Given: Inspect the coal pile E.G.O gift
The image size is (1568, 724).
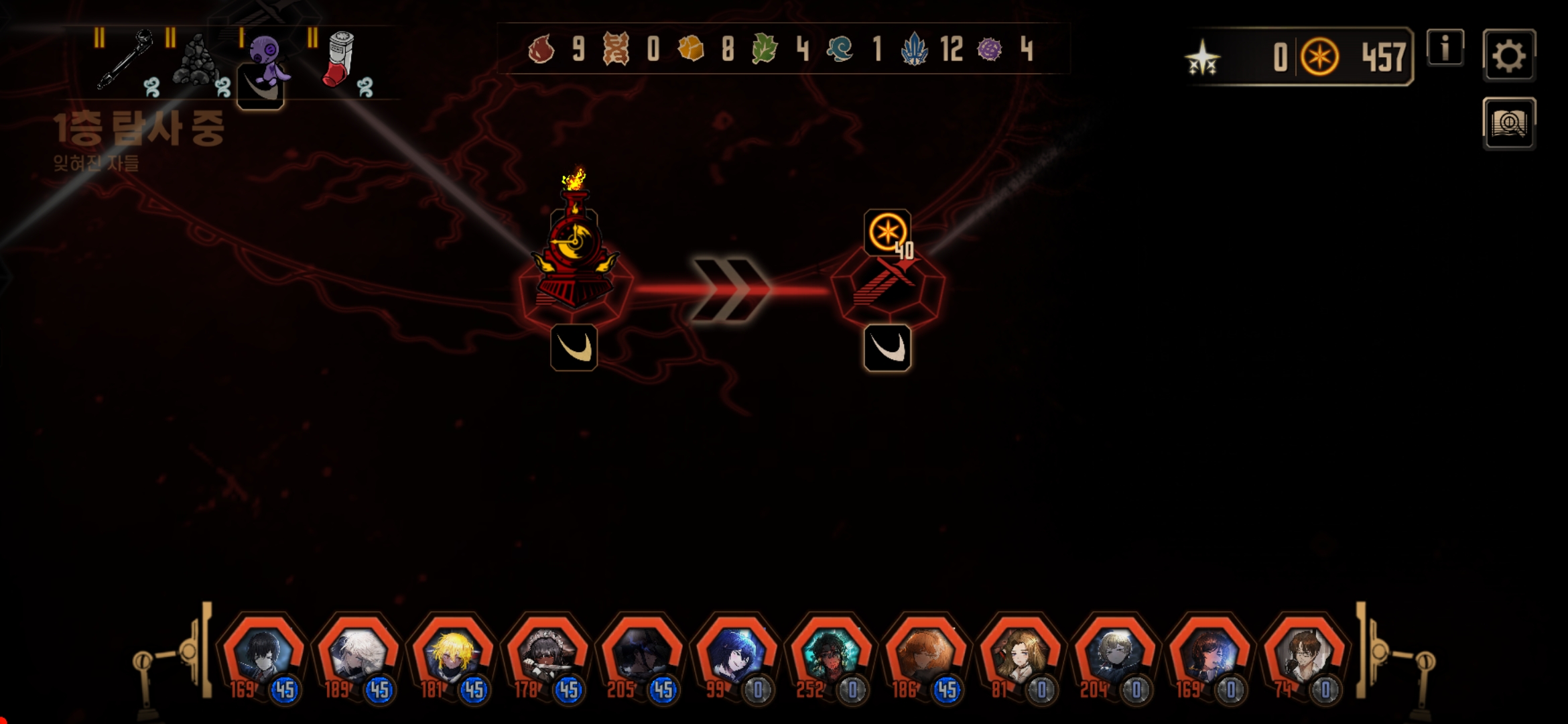Looking at the screenshot, I should (x=196, y=62).
